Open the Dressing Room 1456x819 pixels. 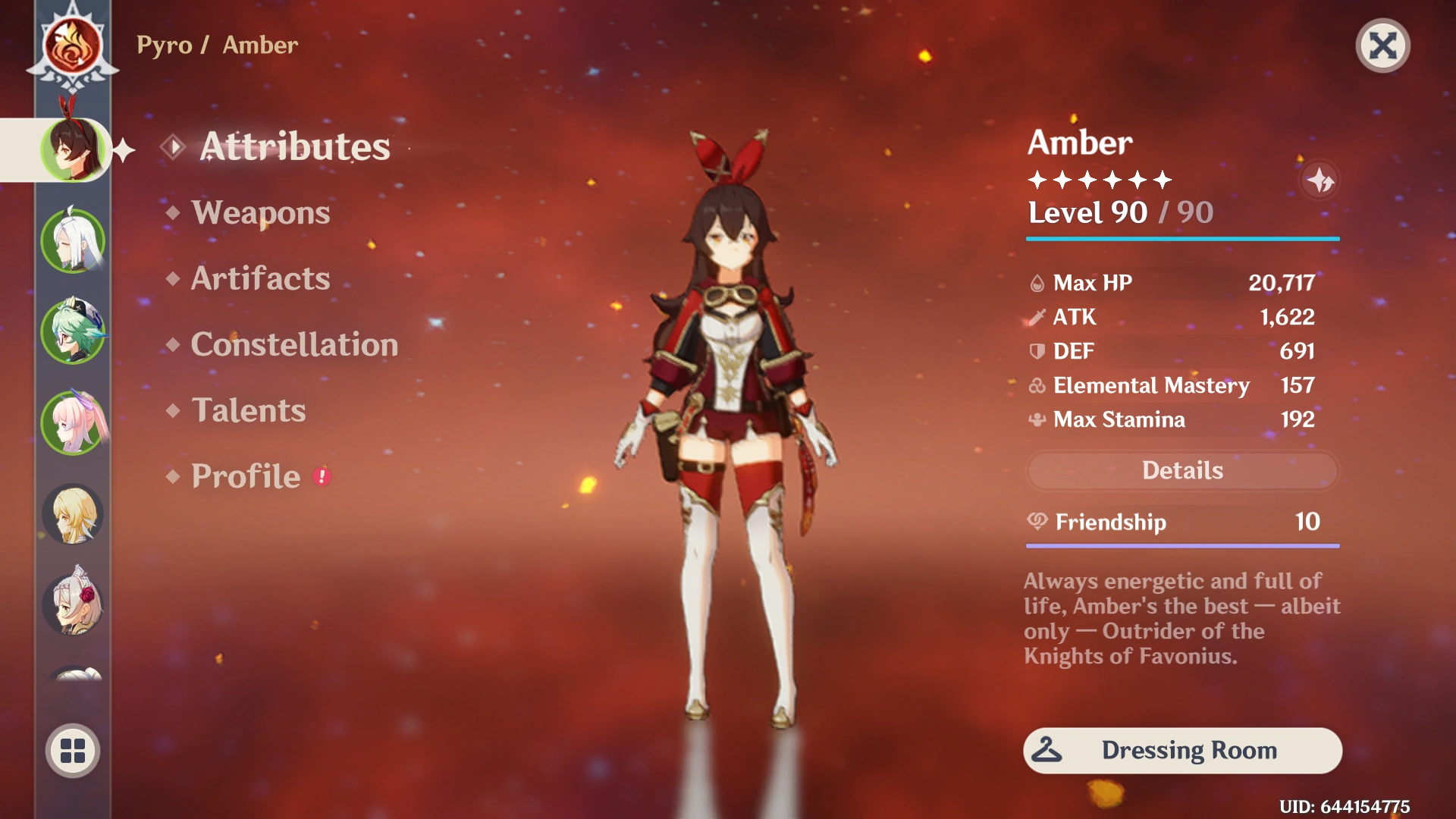[x=1181, y=750]
